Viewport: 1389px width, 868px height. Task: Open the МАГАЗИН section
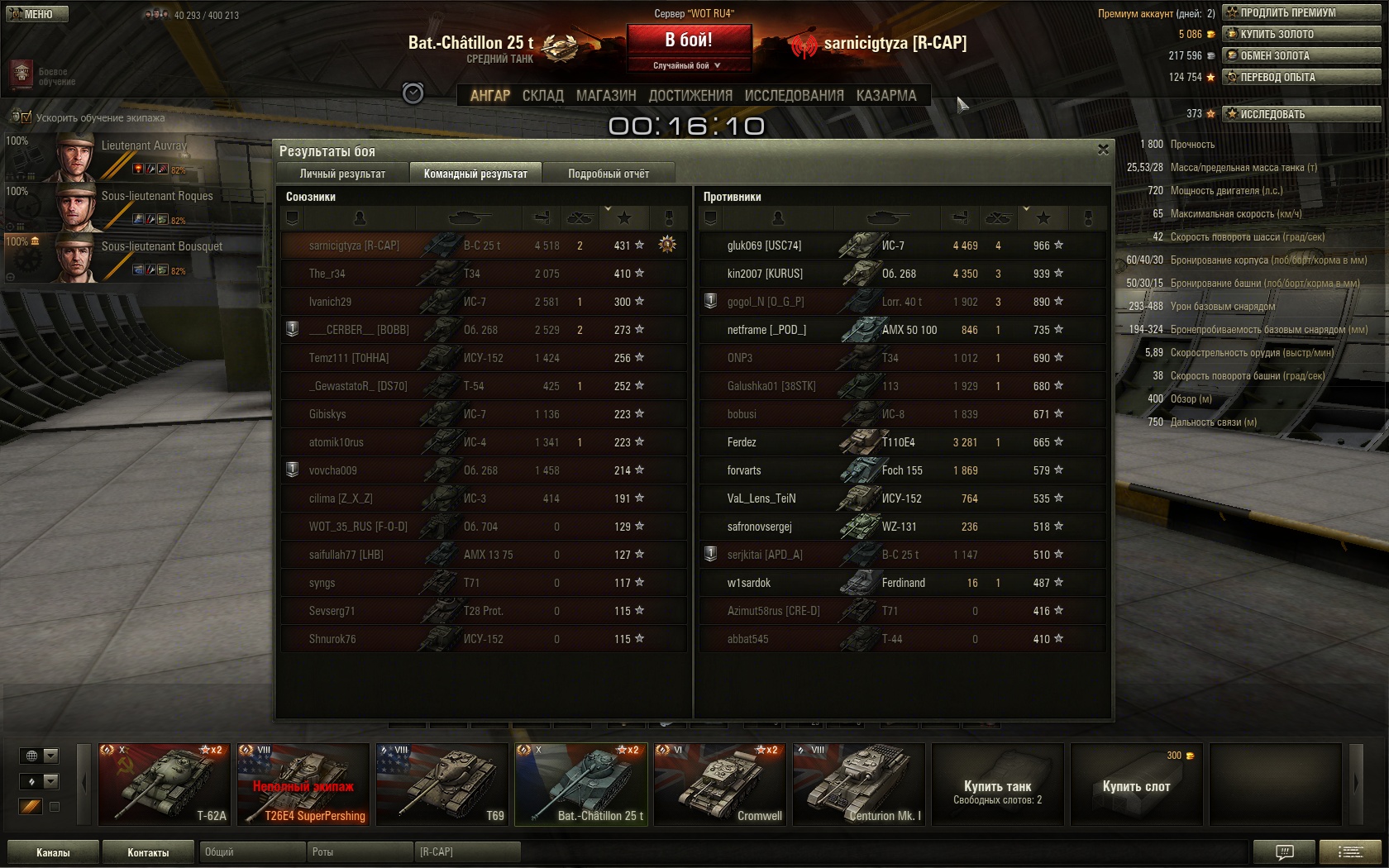point(606,96)
